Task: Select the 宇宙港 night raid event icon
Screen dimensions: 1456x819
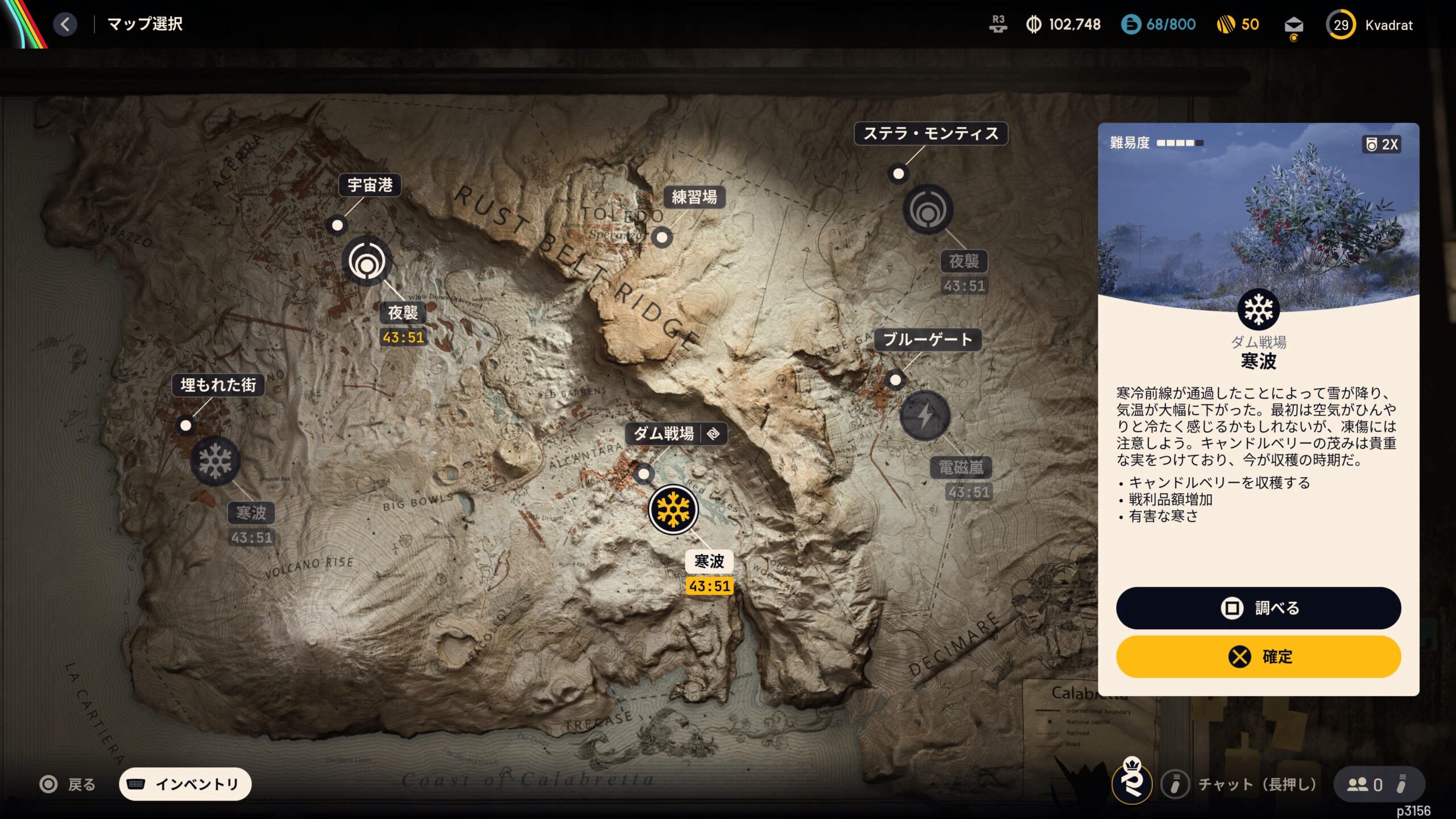Action: [x=367, y=262]
